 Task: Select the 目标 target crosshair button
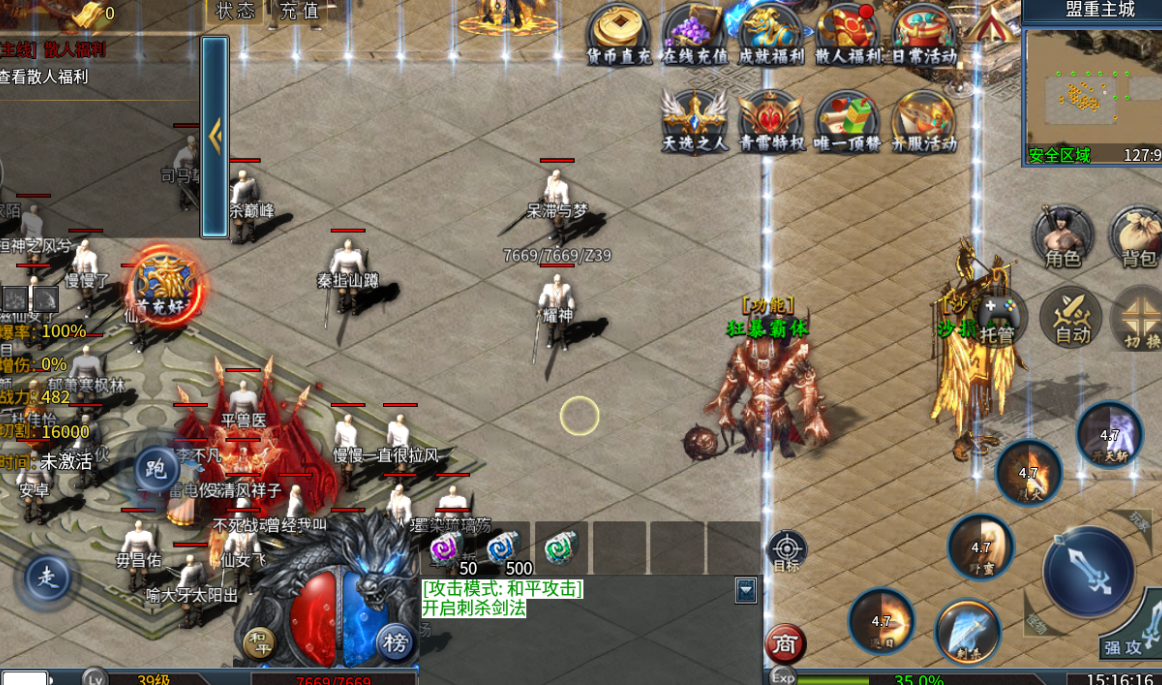click(x=786, y=550)
